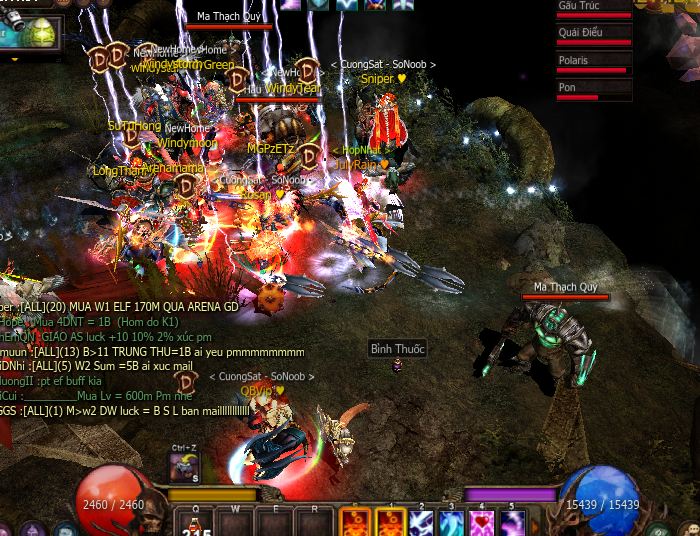This screenshot has width=700, height=536.
Task: Click the small yellow arrow under the egg panel
Action: (14, 60)
